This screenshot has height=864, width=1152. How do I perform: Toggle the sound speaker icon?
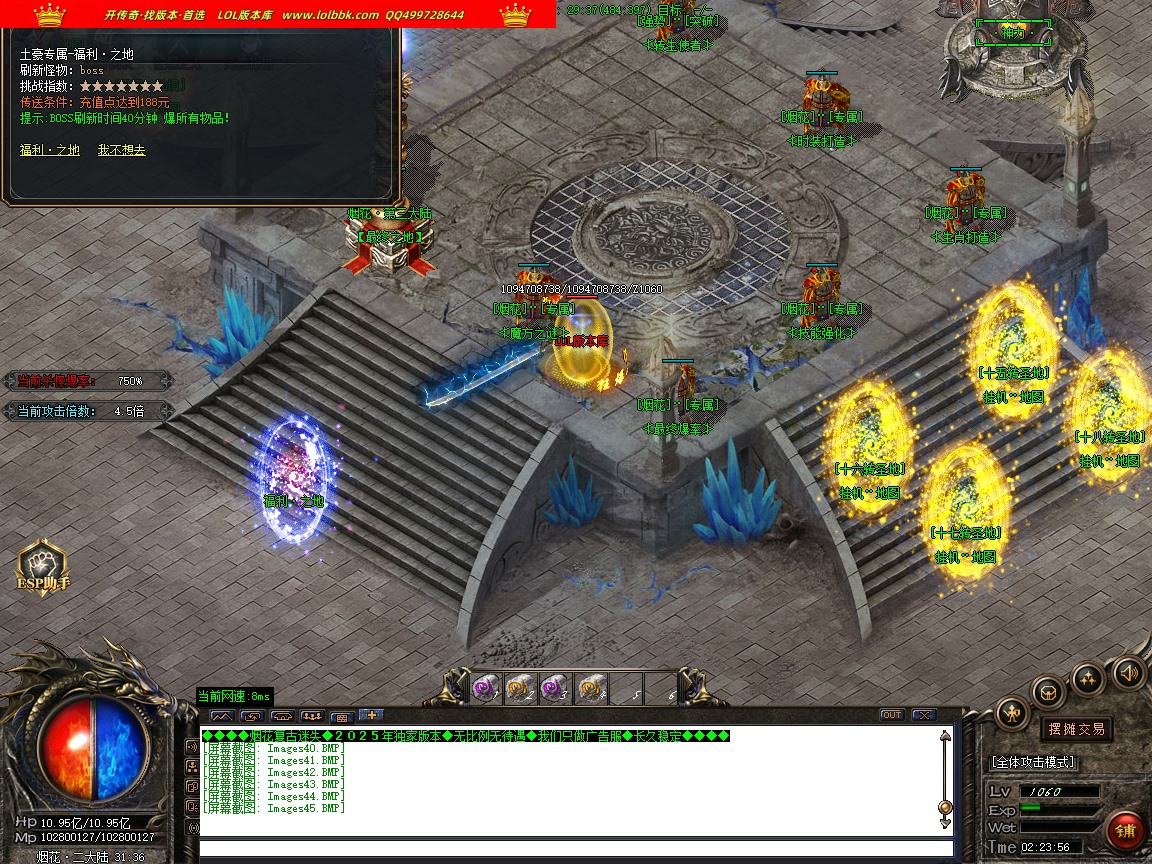[x=1128, y=671]
